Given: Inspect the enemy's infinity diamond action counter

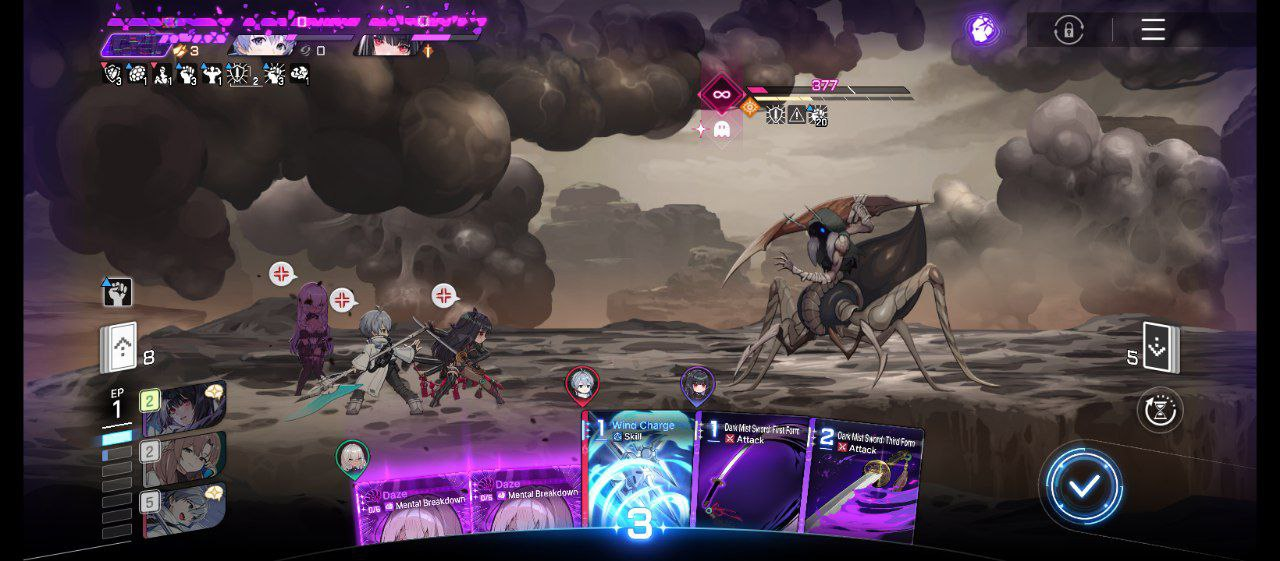Looking at the screenshot, I should 720,96.
